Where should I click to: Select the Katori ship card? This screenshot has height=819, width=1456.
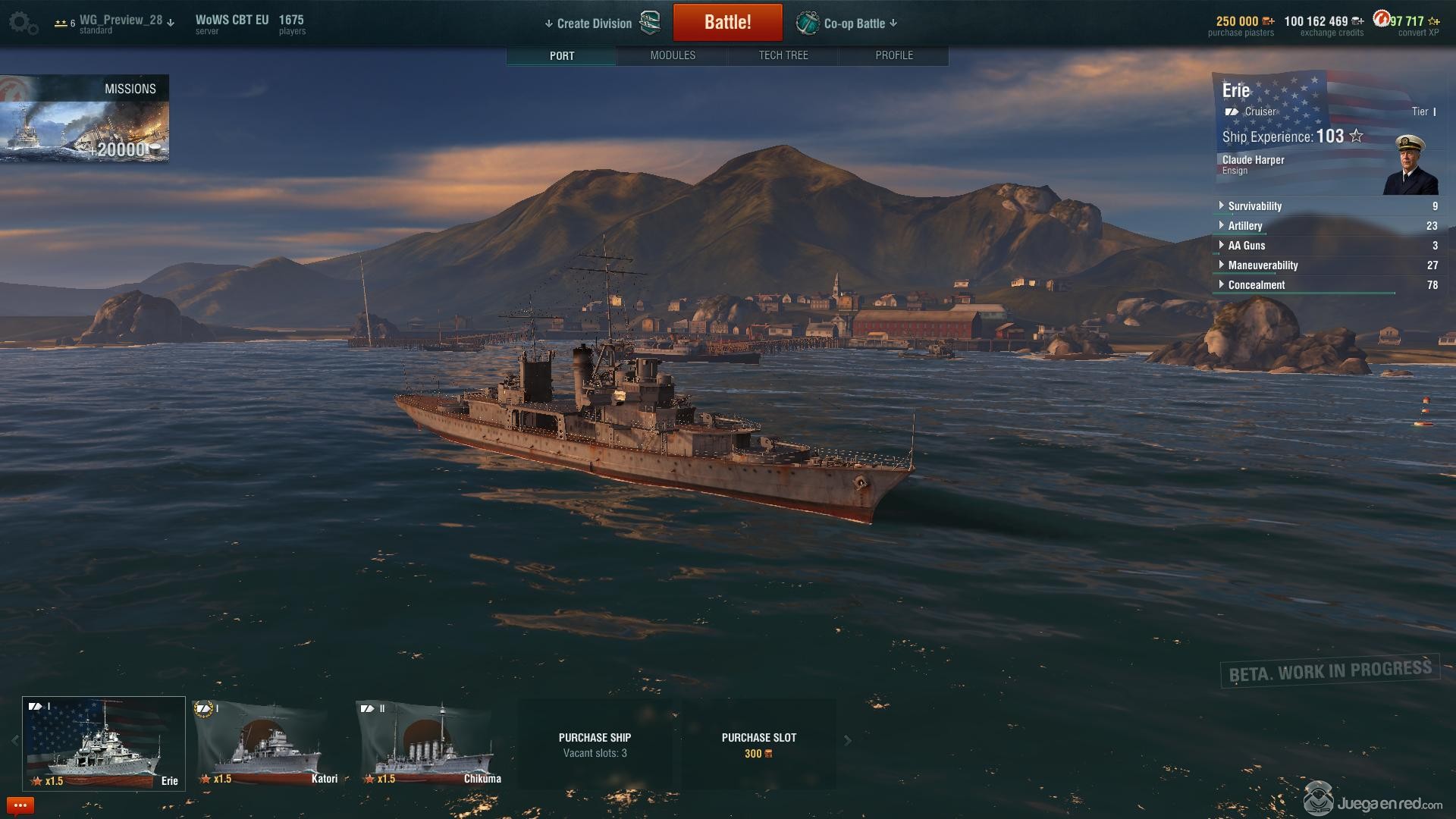coord(268,744)
